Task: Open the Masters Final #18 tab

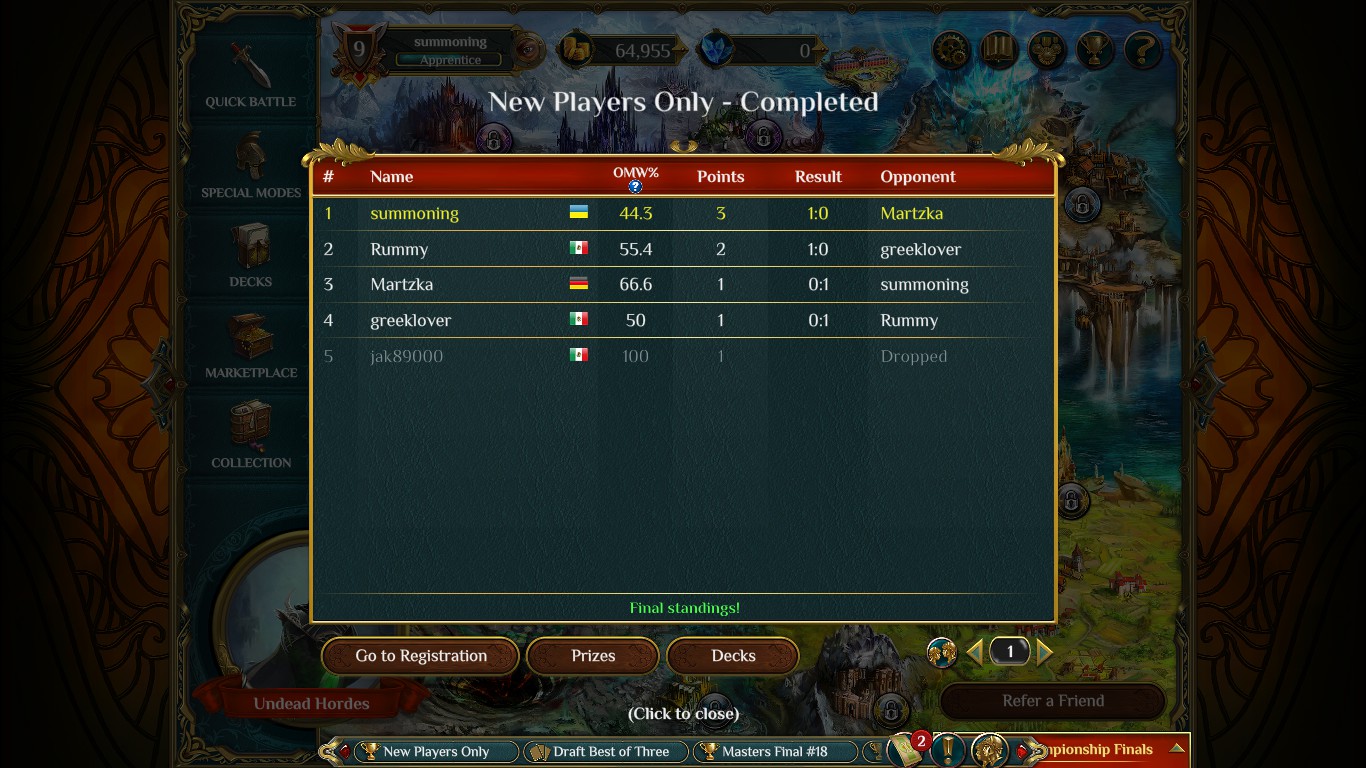Action: pyautogui.click(x=775, y=751)
